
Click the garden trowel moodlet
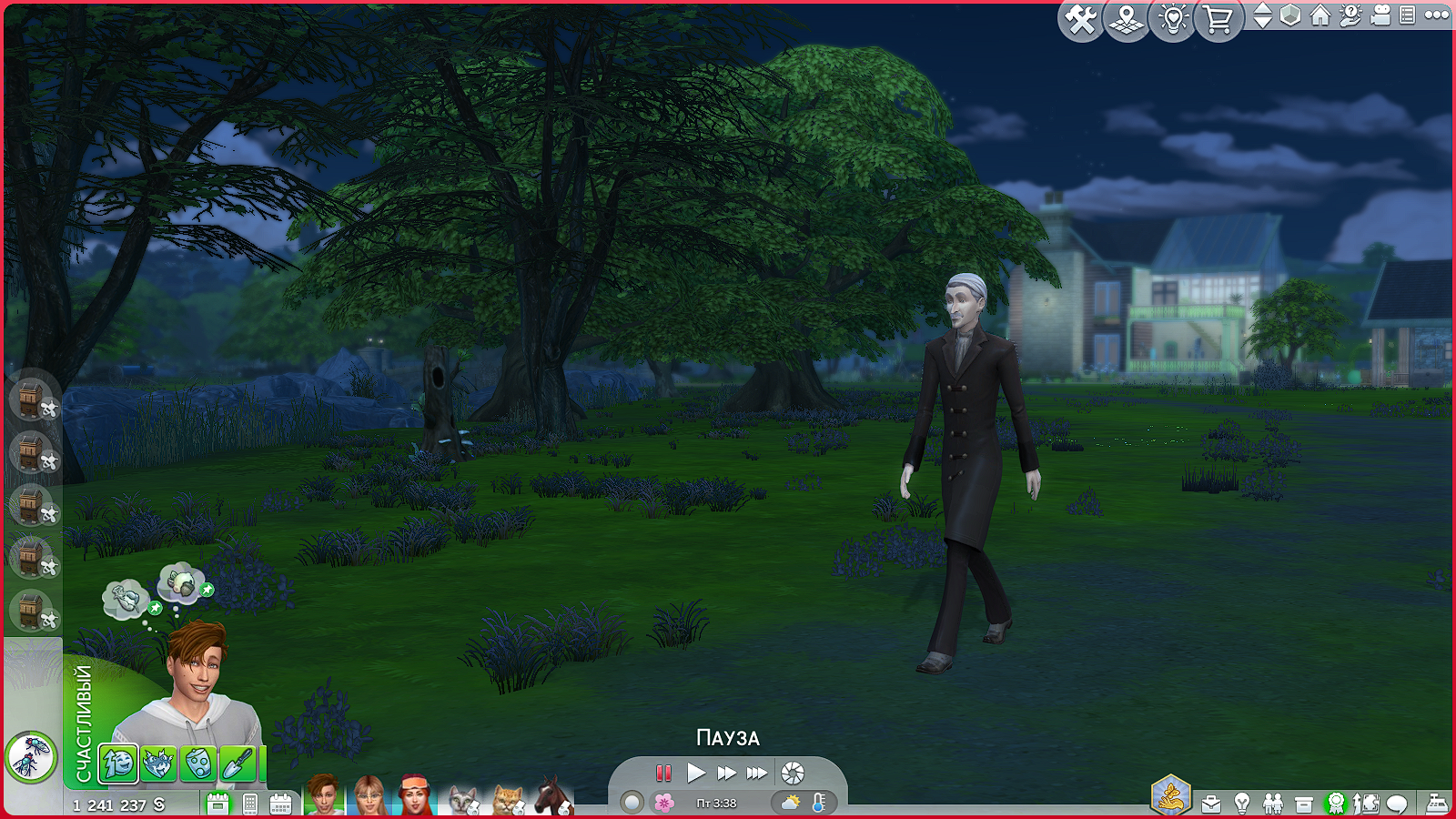coord(238,763)
